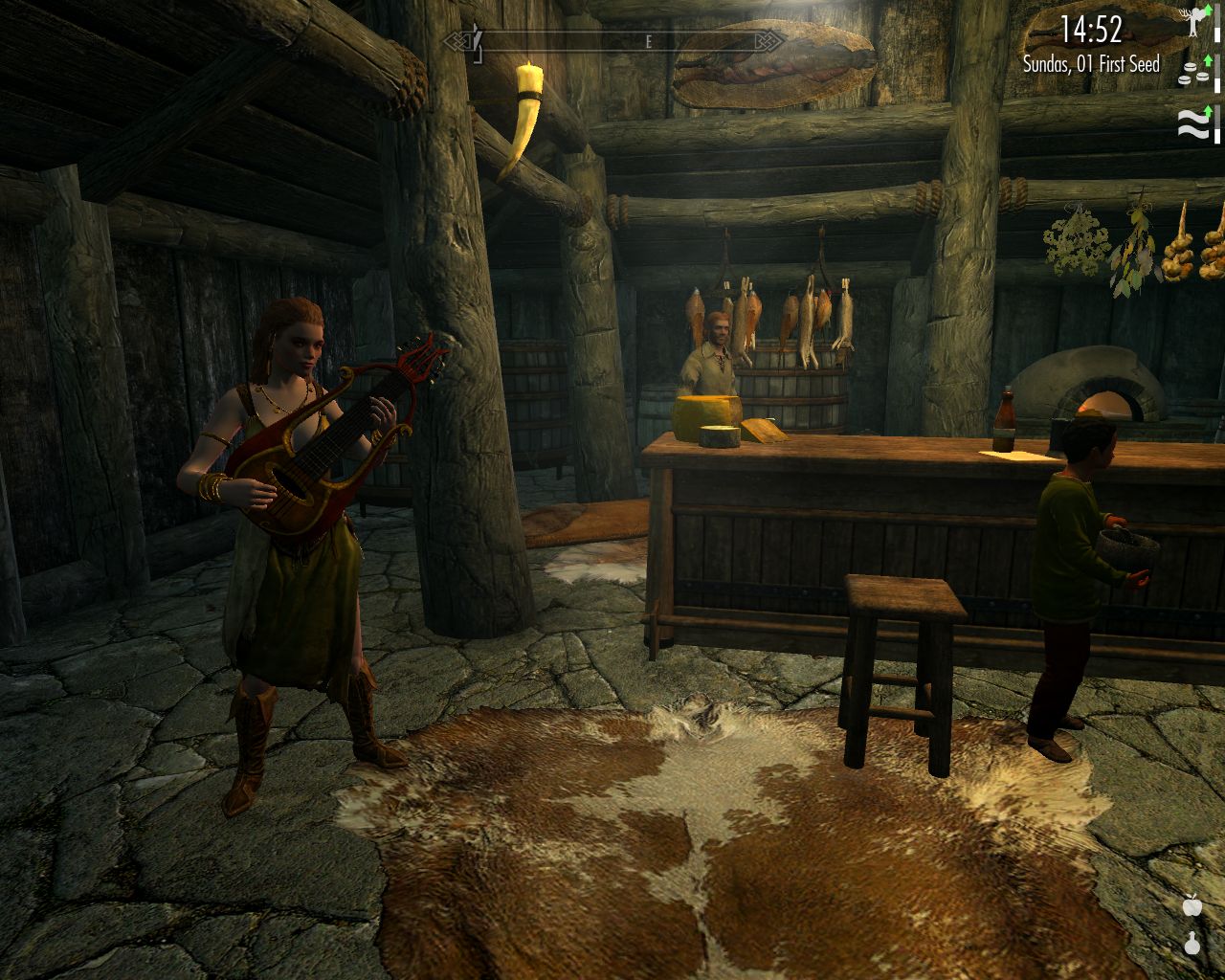Click the apple hunger icon

pos(1192,904)
